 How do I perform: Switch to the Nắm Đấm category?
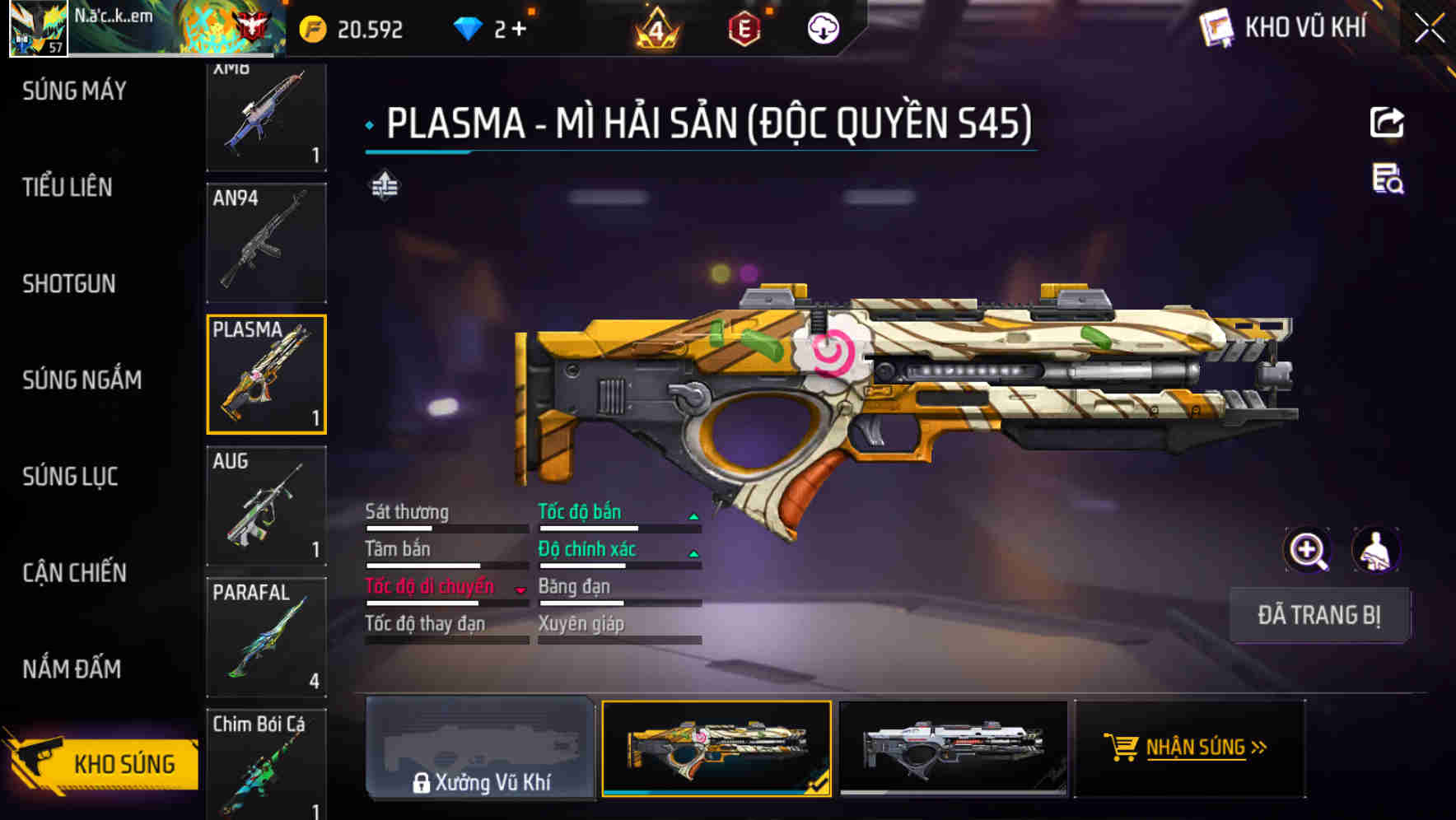pyautogui.click(x=72, y=669)
